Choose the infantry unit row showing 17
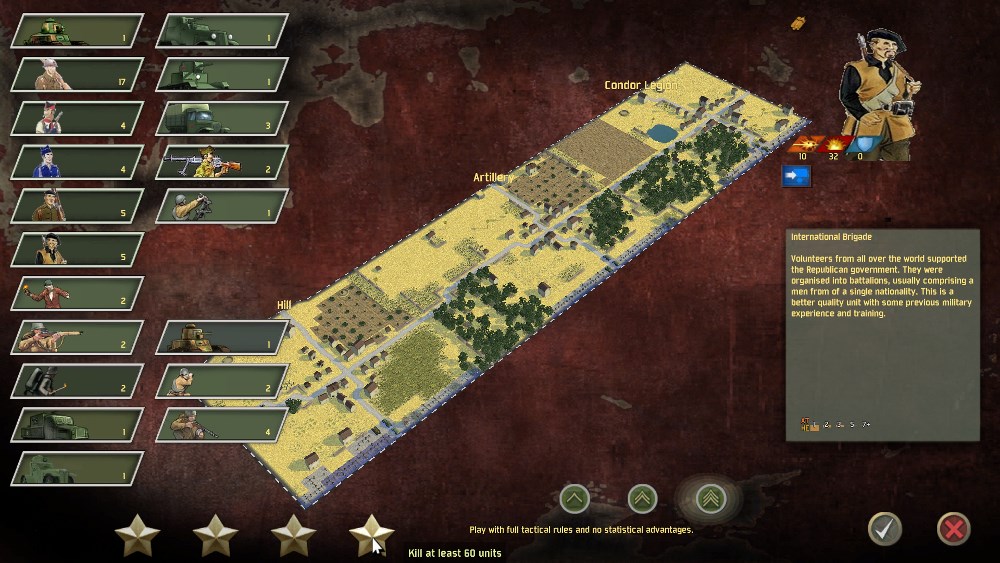The image size is (1000, 563). [x=77, y=75]
